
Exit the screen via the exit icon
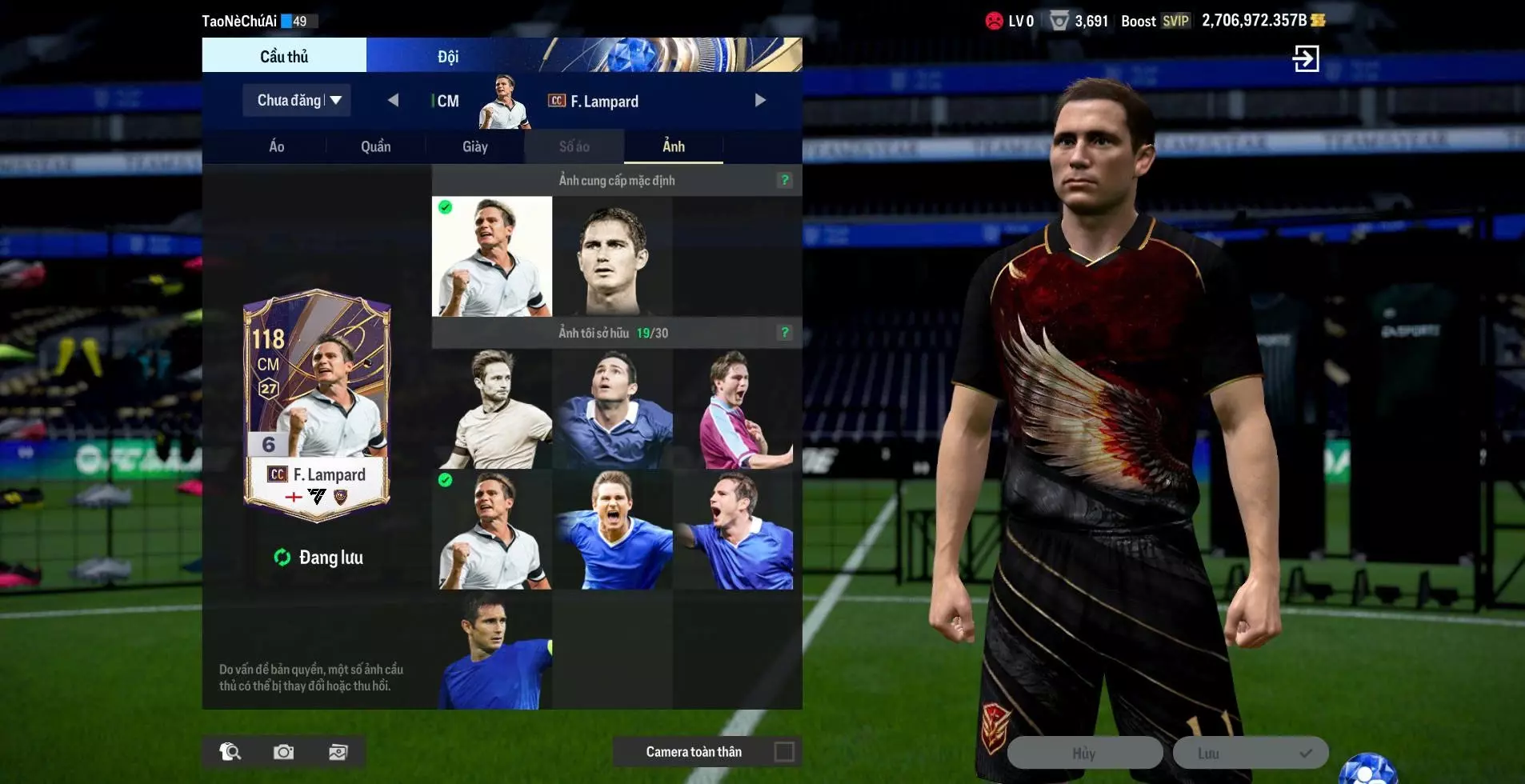pos(1306,58)
